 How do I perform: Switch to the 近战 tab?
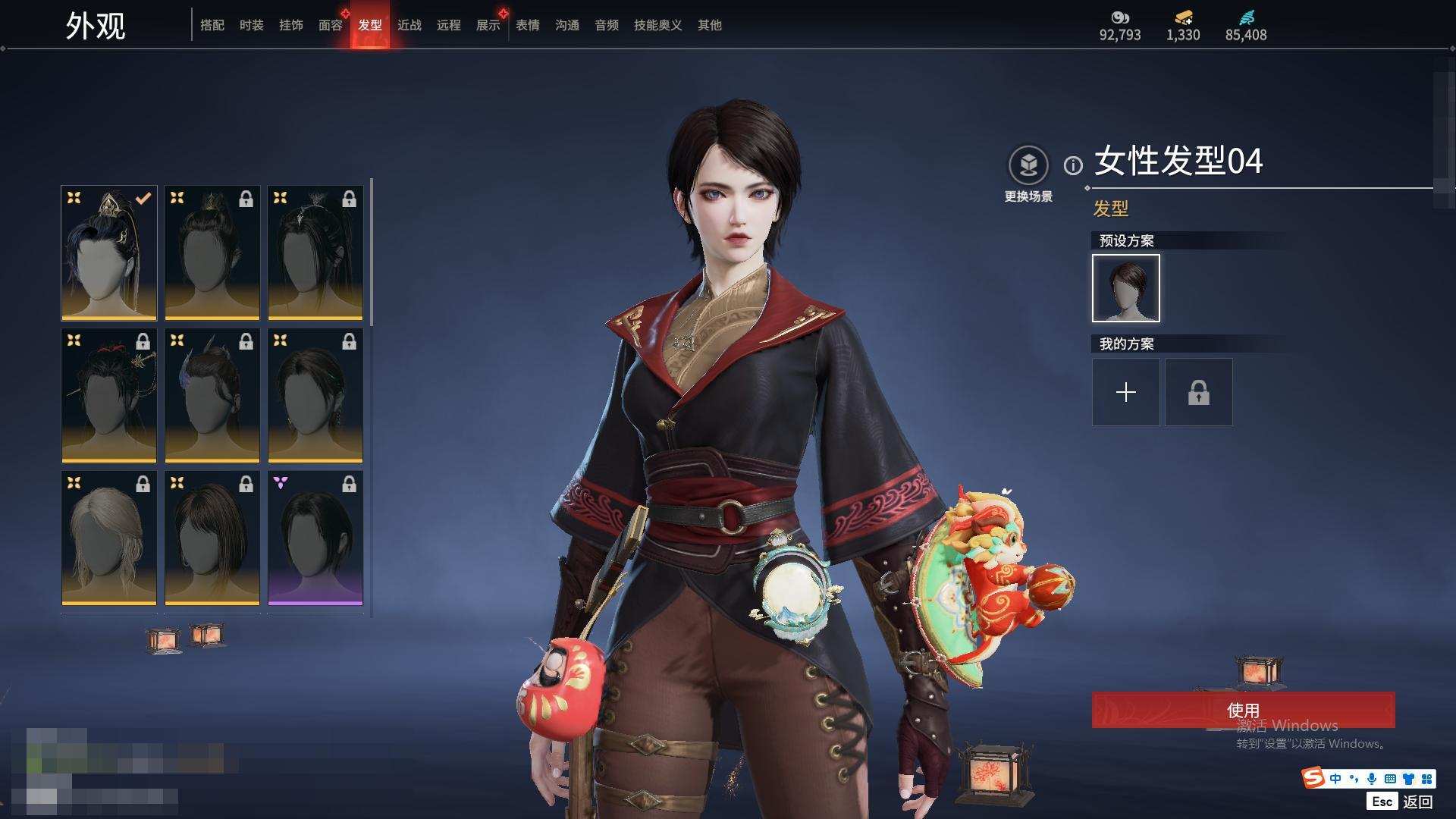pos(409,25)
